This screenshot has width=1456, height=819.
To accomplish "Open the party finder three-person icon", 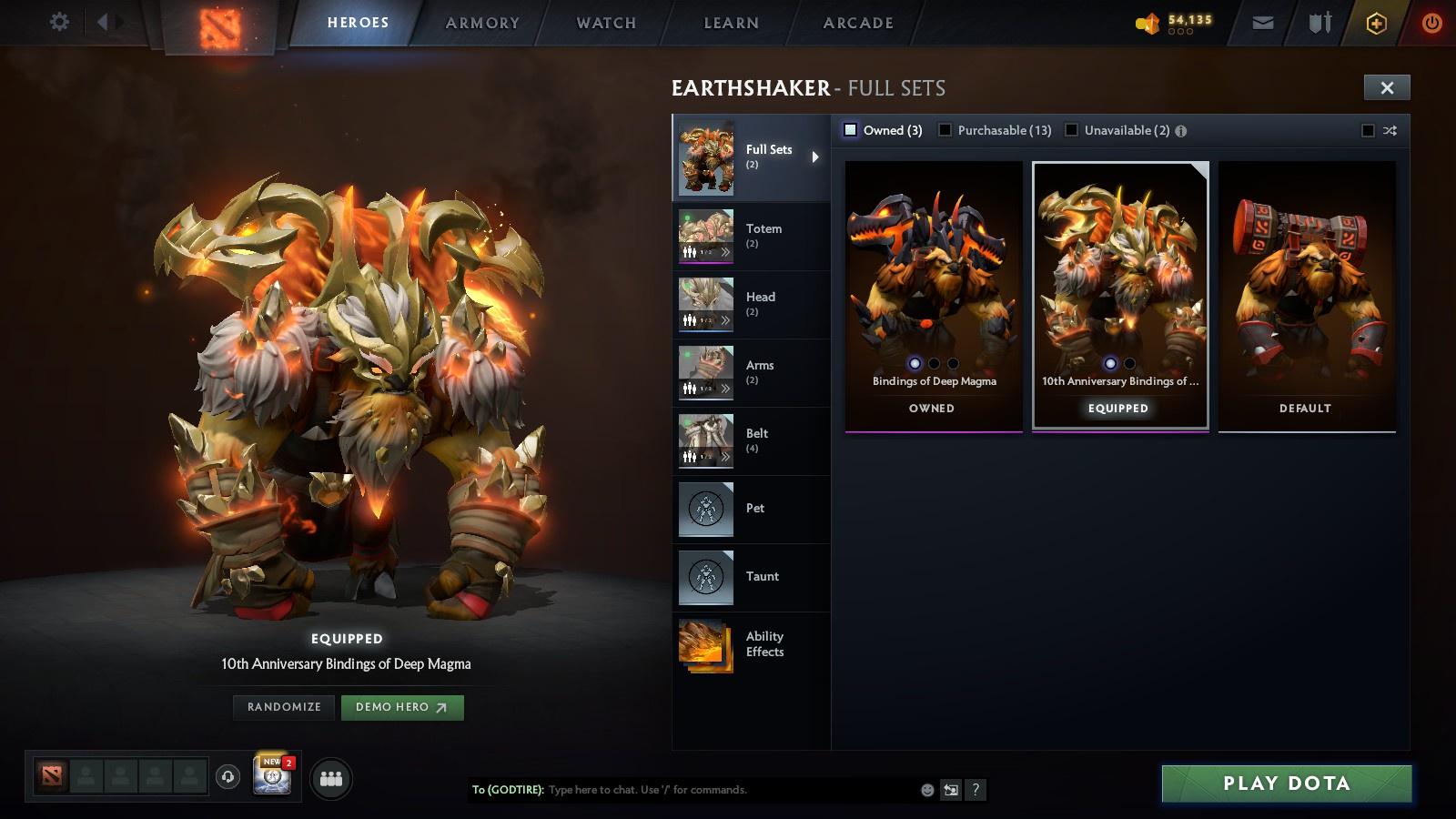I will click(x=331, y=777).
